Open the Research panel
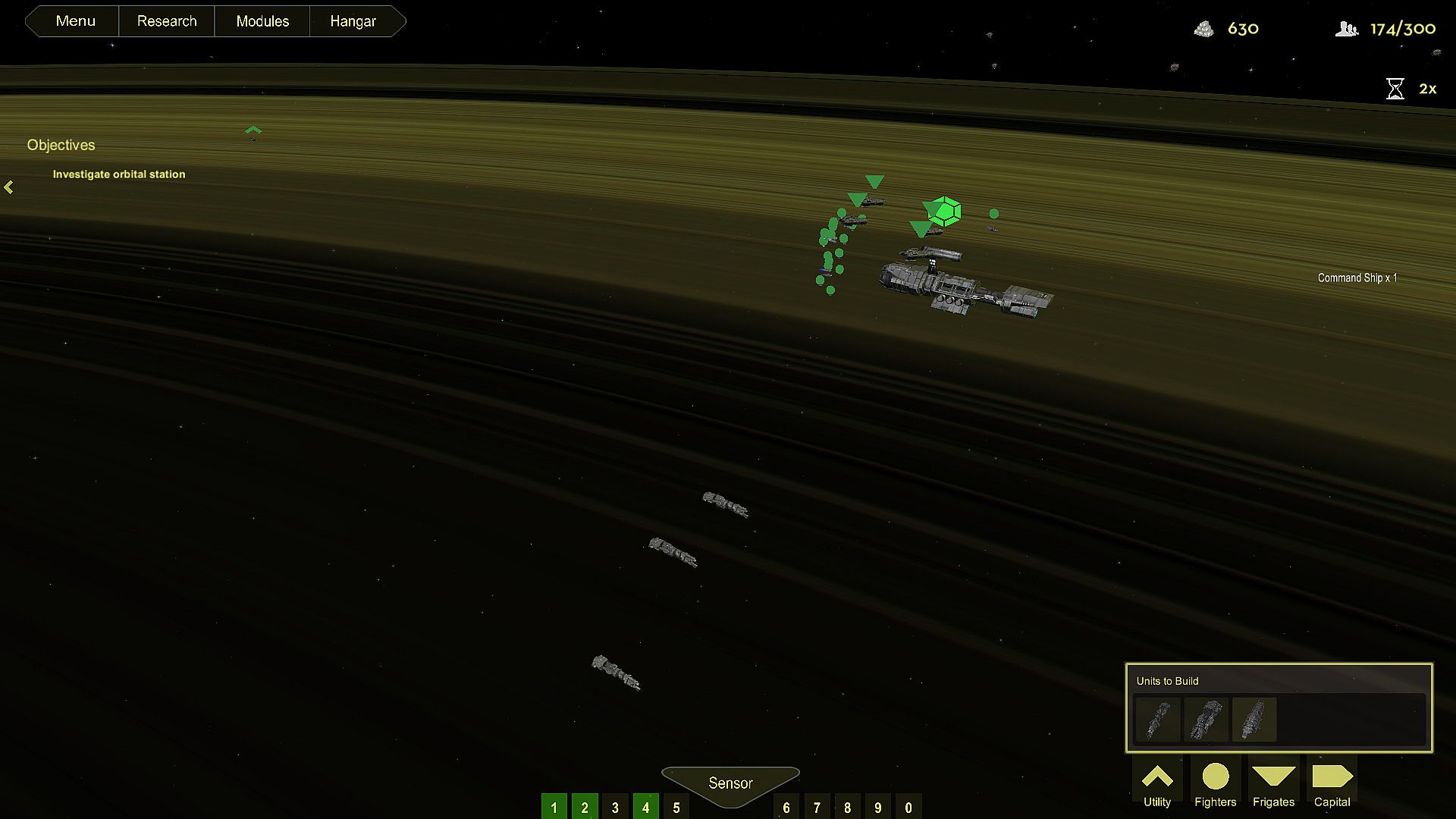Viewport: 1456px width, 819px height. [x=167, y=21]
